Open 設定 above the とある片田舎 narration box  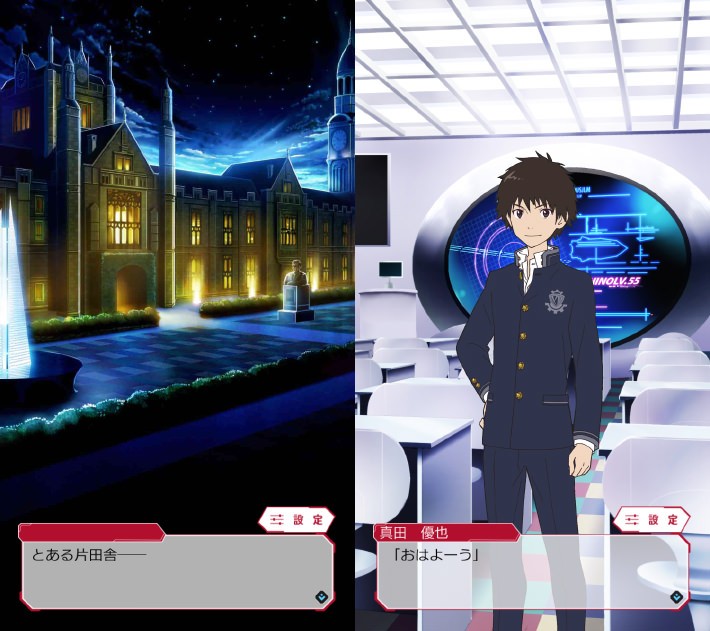click(297, 520)
